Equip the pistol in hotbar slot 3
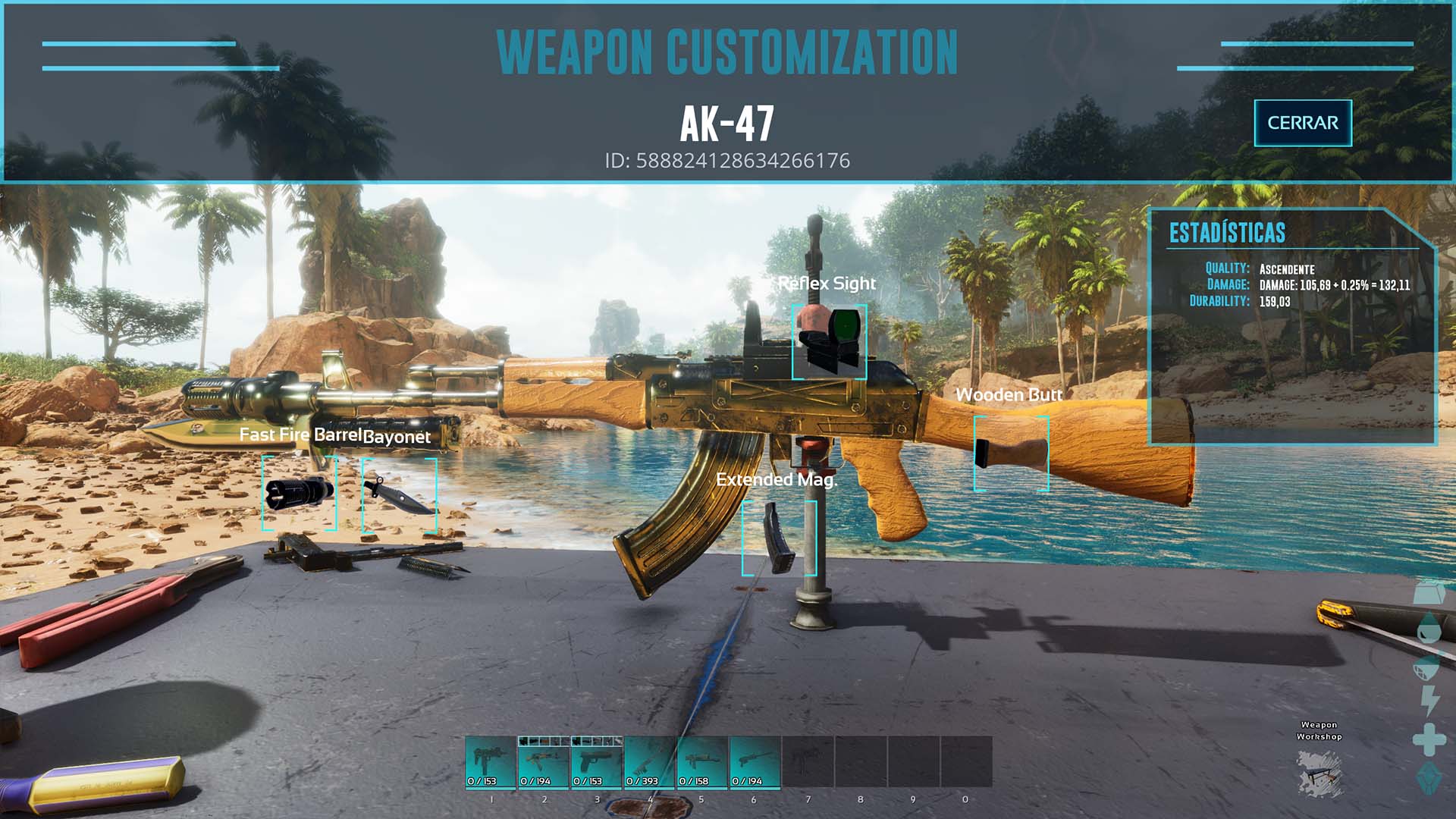The image size is (1456, 819). coord(597,762)
